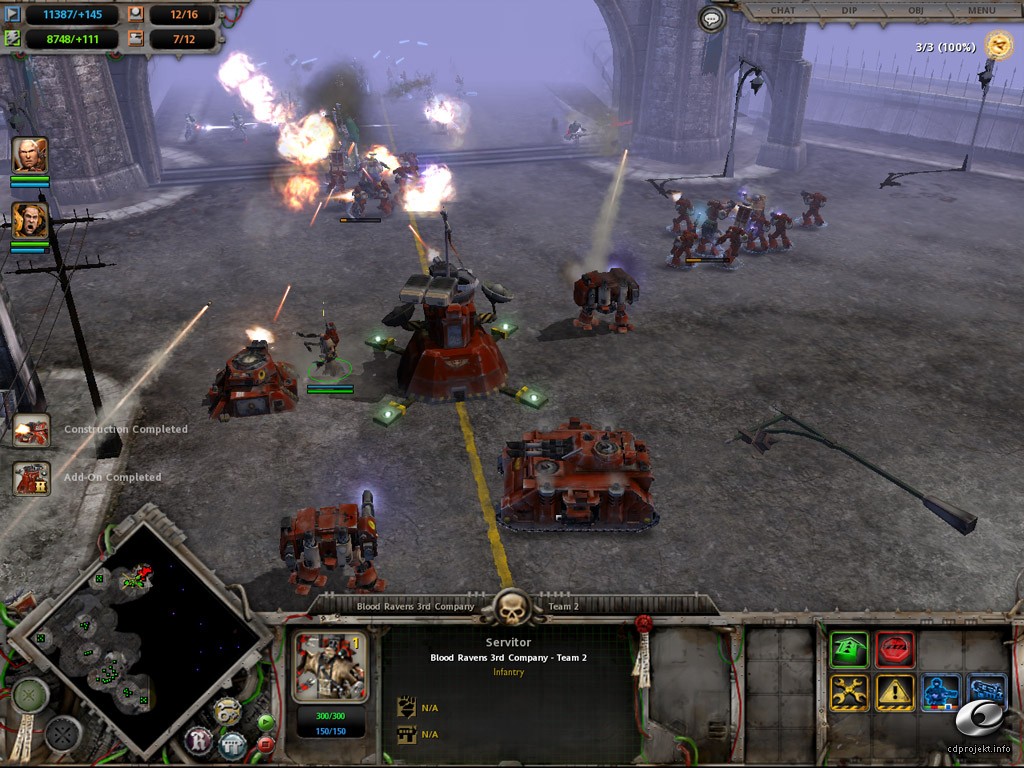Click the round R button below minimap
Image resolution: width=1024 pixels, height=768 pixels.
[x=199, y=742]
